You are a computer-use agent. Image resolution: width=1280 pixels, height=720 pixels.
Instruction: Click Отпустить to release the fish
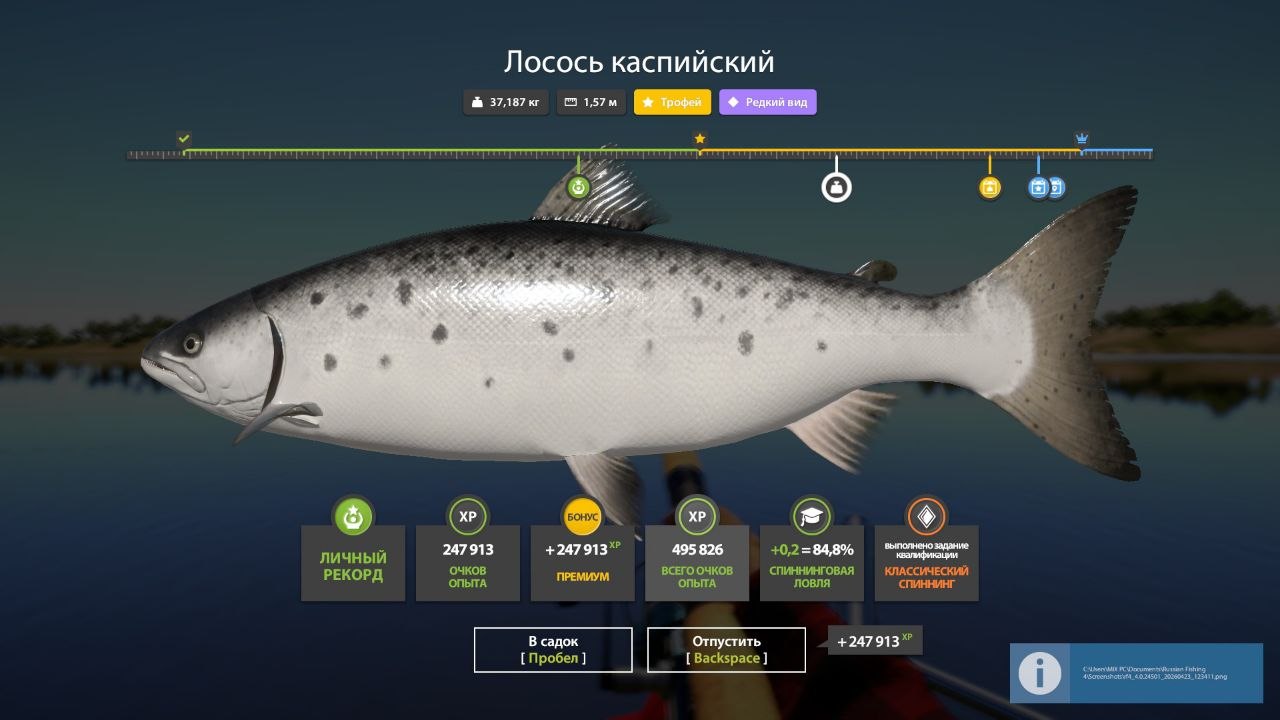[727, 649]
